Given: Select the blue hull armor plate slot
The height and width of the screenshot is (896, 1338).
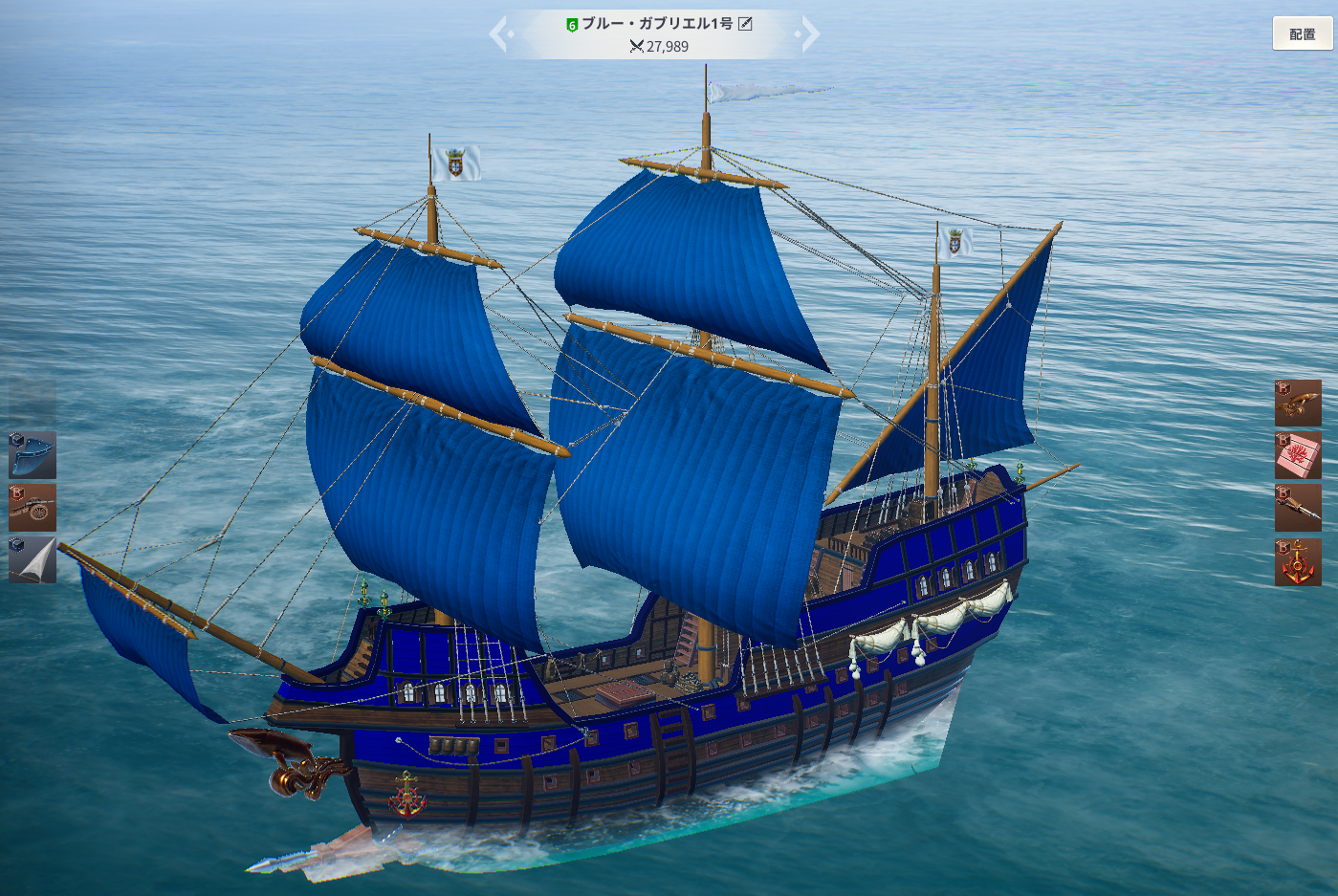Looking at the screenshot, I should [x=33, y=455].
